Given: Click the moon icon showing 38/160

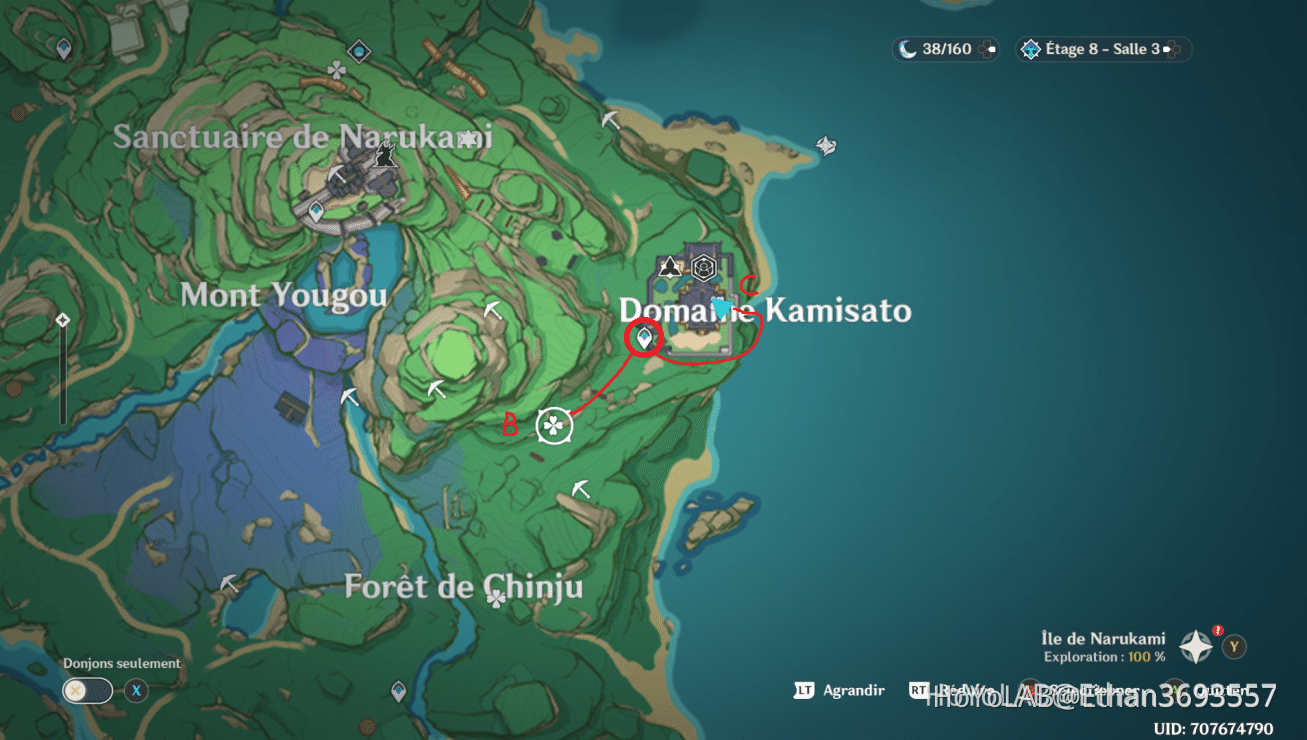Looking at the screenshot, I should tap(905, 48).
